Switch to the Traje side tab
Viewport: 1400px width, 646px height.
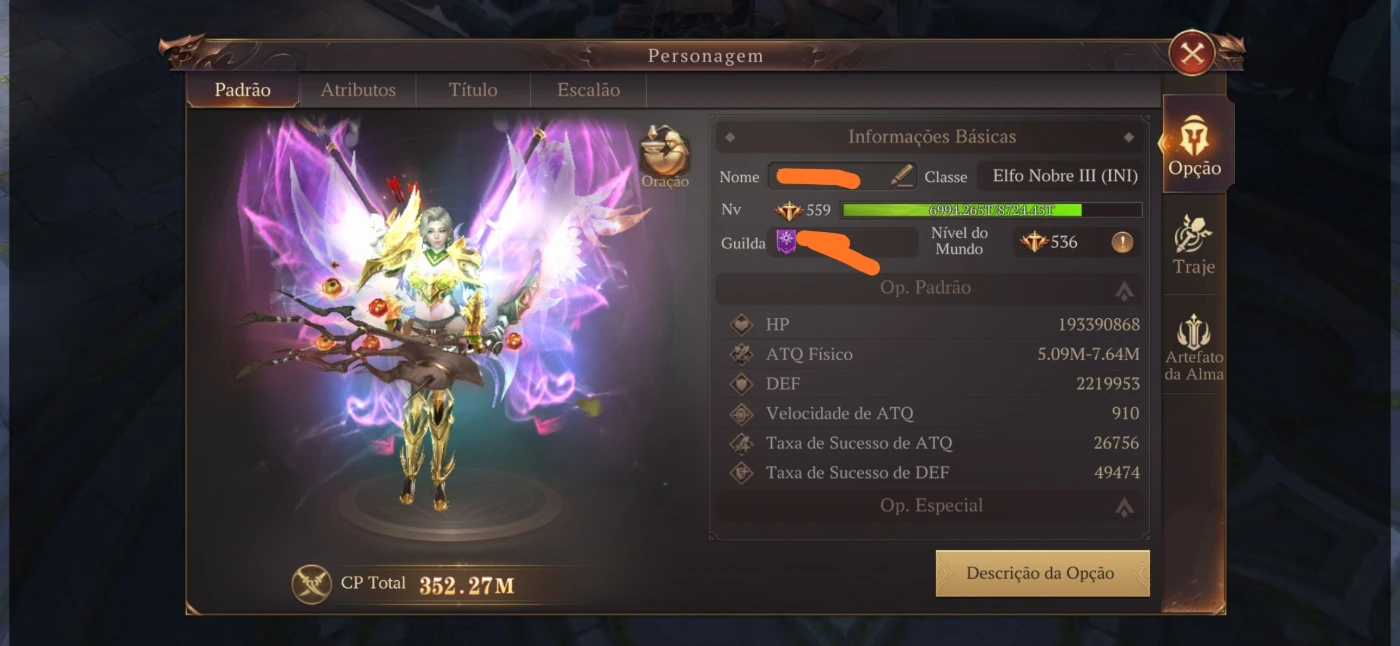(1194, 245)
